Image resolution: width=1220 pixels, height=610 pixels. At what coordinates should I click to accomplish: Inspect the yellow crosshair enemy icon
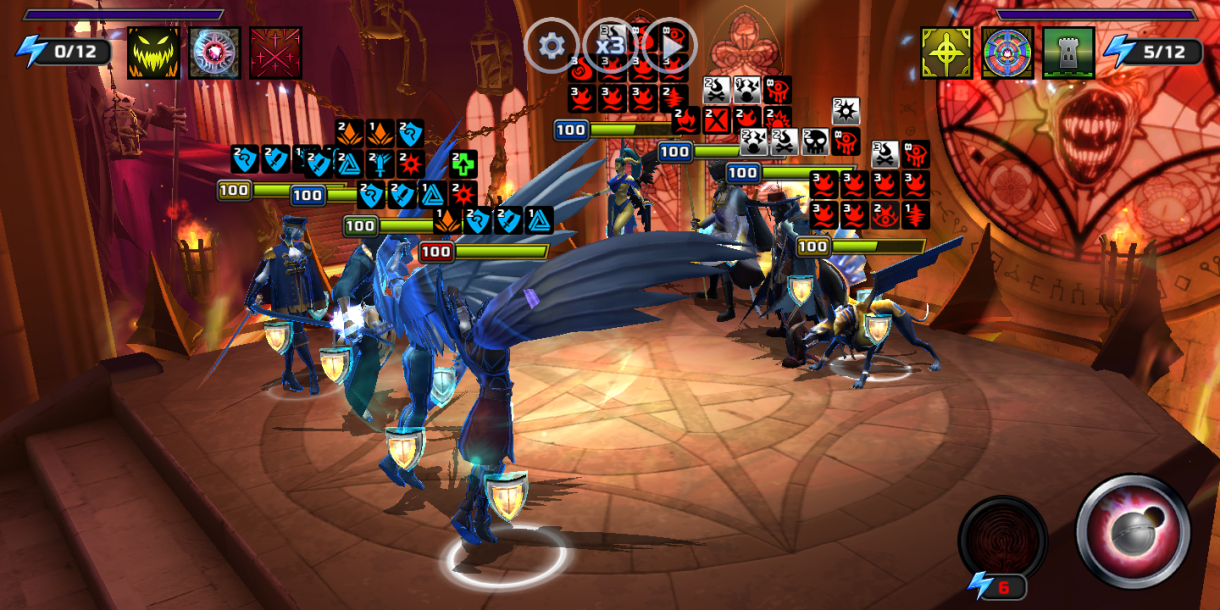946,52
